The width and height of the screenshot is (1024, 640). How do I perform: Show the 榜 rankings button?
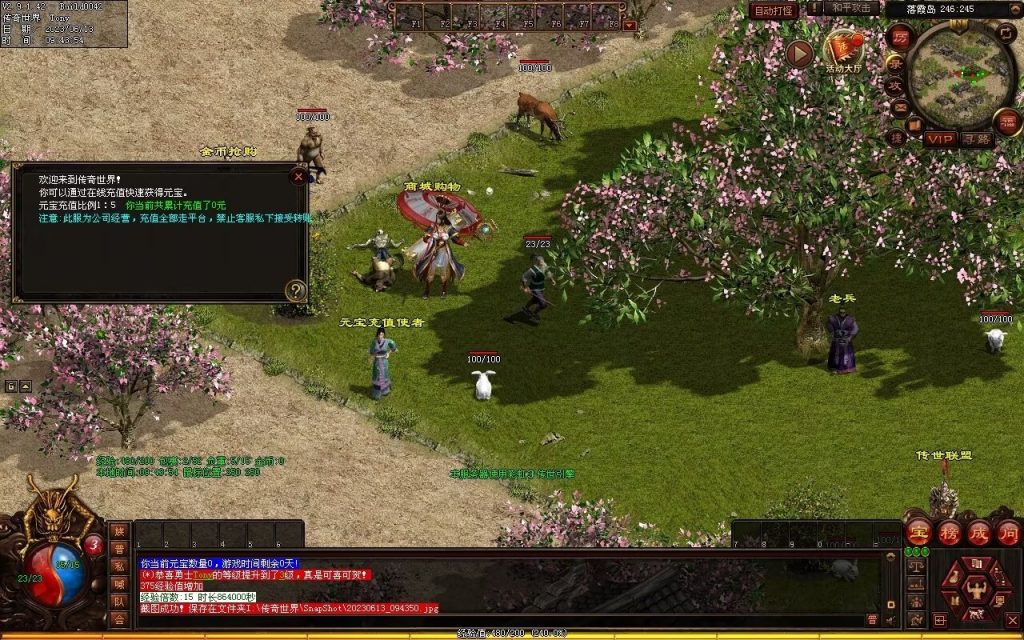[x=949, y=531]
